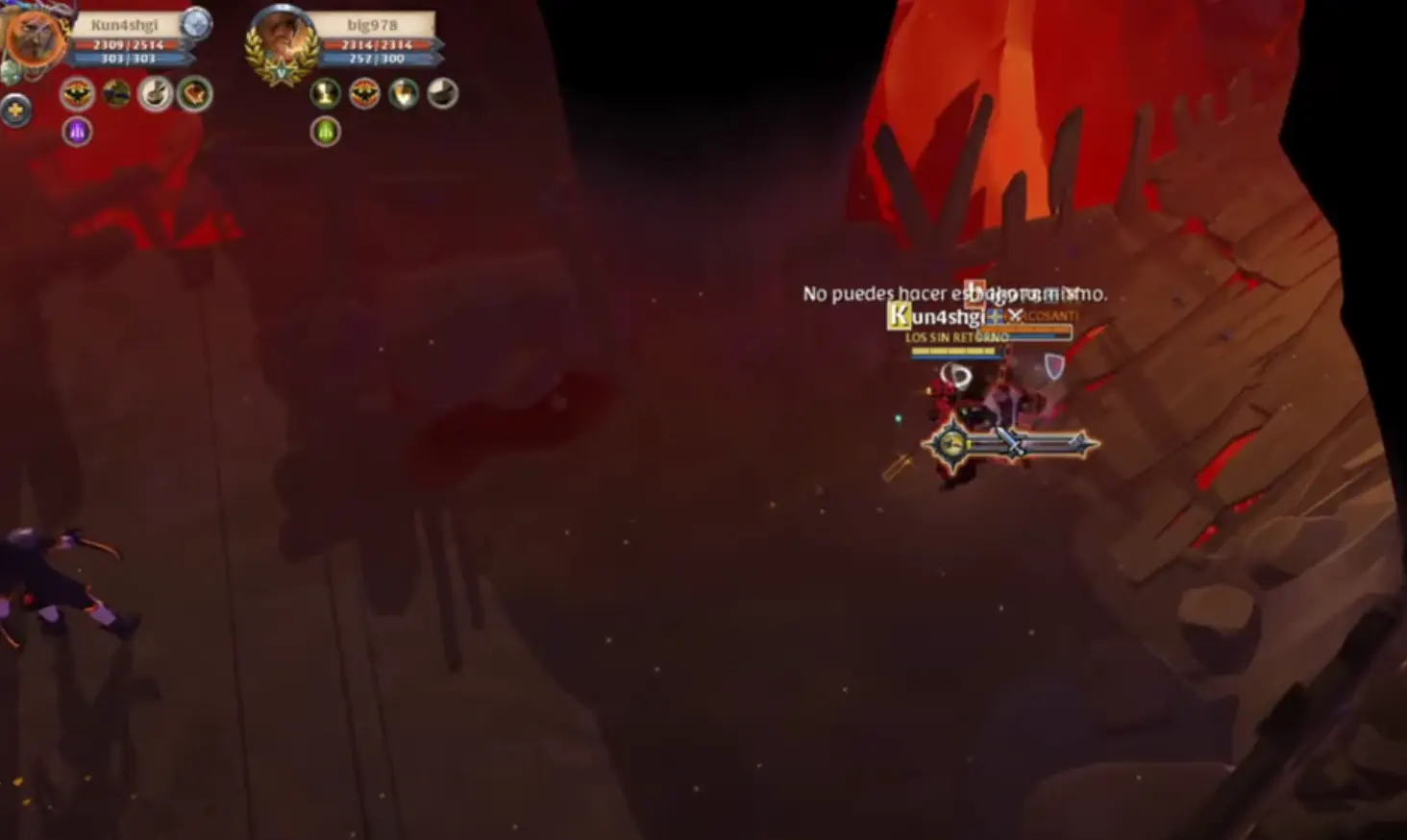Screen dimensions: 1407x840
Task: Select the green regeneration buff under big978
Action: click(326, 131)
